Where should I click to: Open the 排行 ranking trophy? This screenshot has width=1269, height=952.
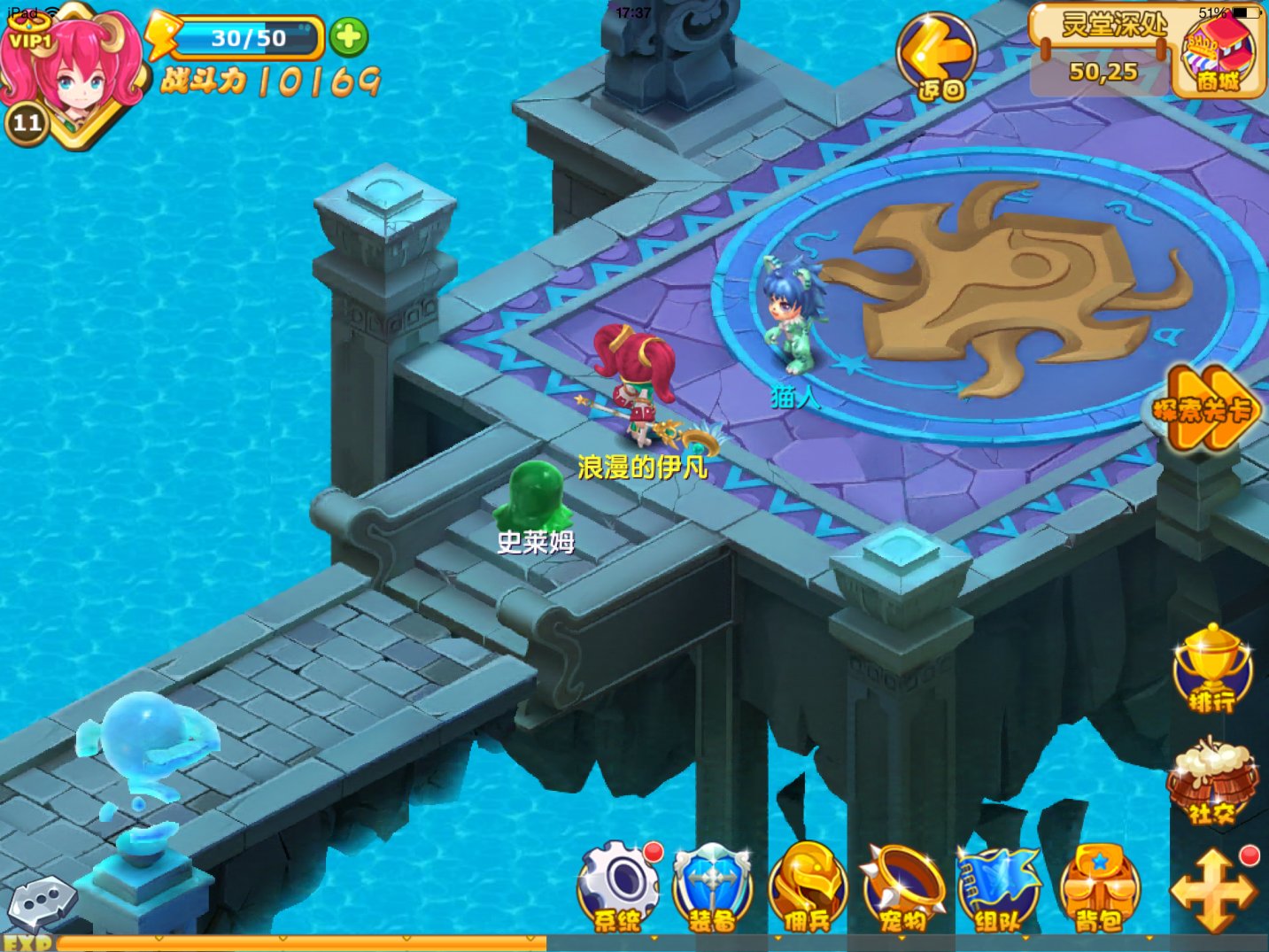[1211, 669]
